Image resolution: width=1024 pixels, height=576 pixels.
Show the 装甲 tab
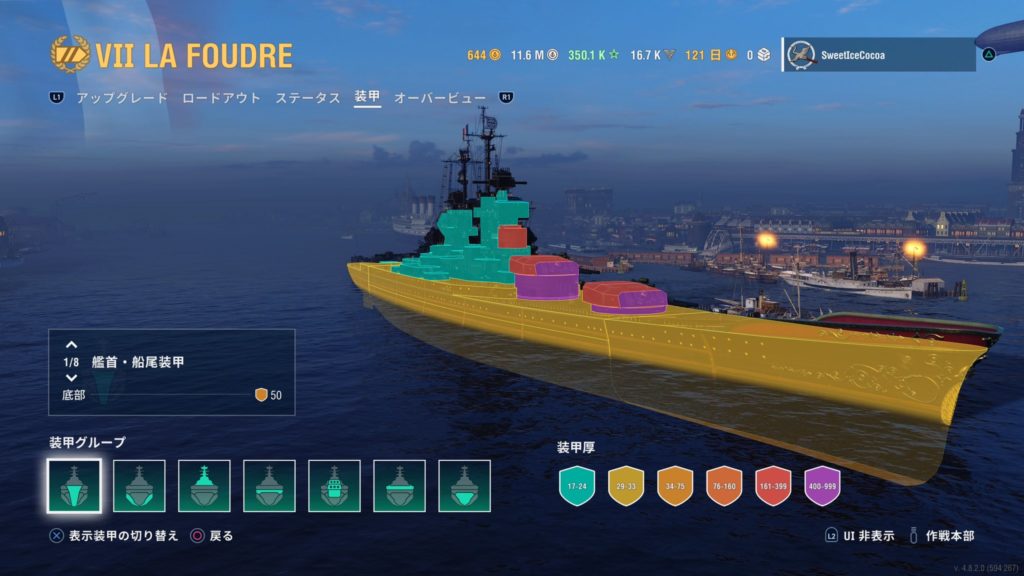coord(367,98)
